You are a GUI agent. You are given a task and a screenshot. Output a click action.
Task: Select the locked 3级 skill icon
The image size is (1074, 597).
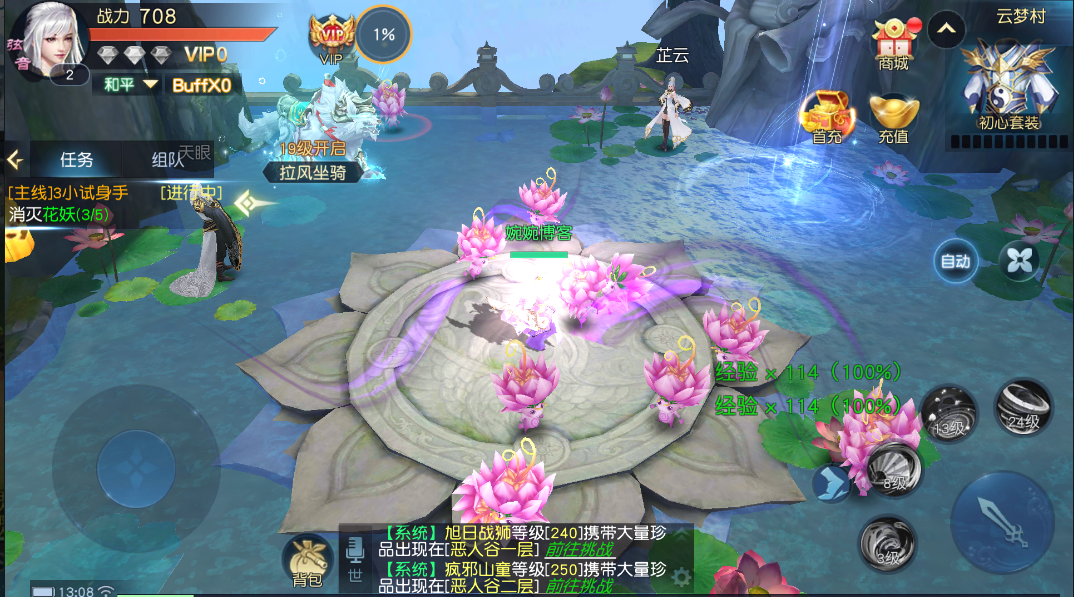[x=886, y=544]
